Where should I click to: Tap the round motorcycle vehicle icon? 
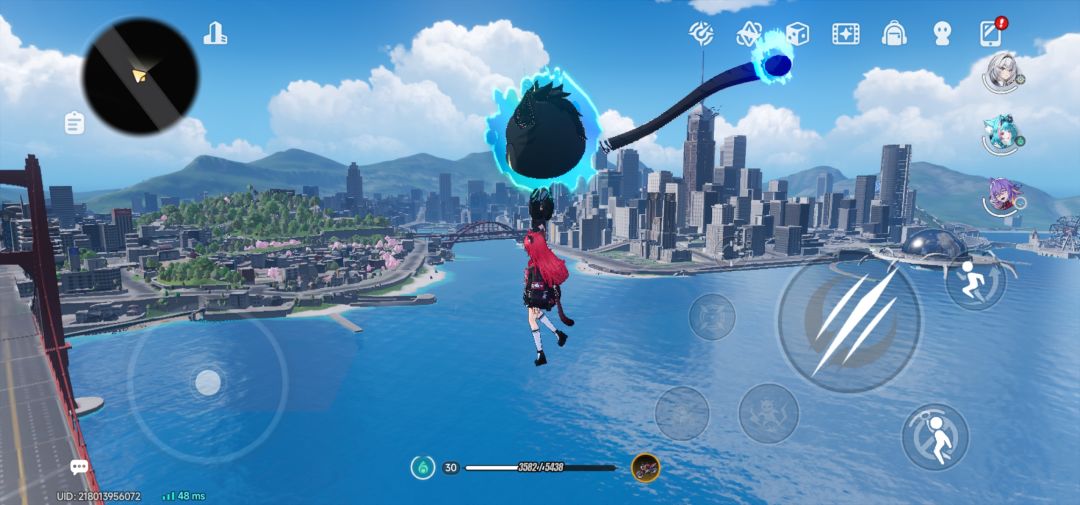click(x=646, y=467)
